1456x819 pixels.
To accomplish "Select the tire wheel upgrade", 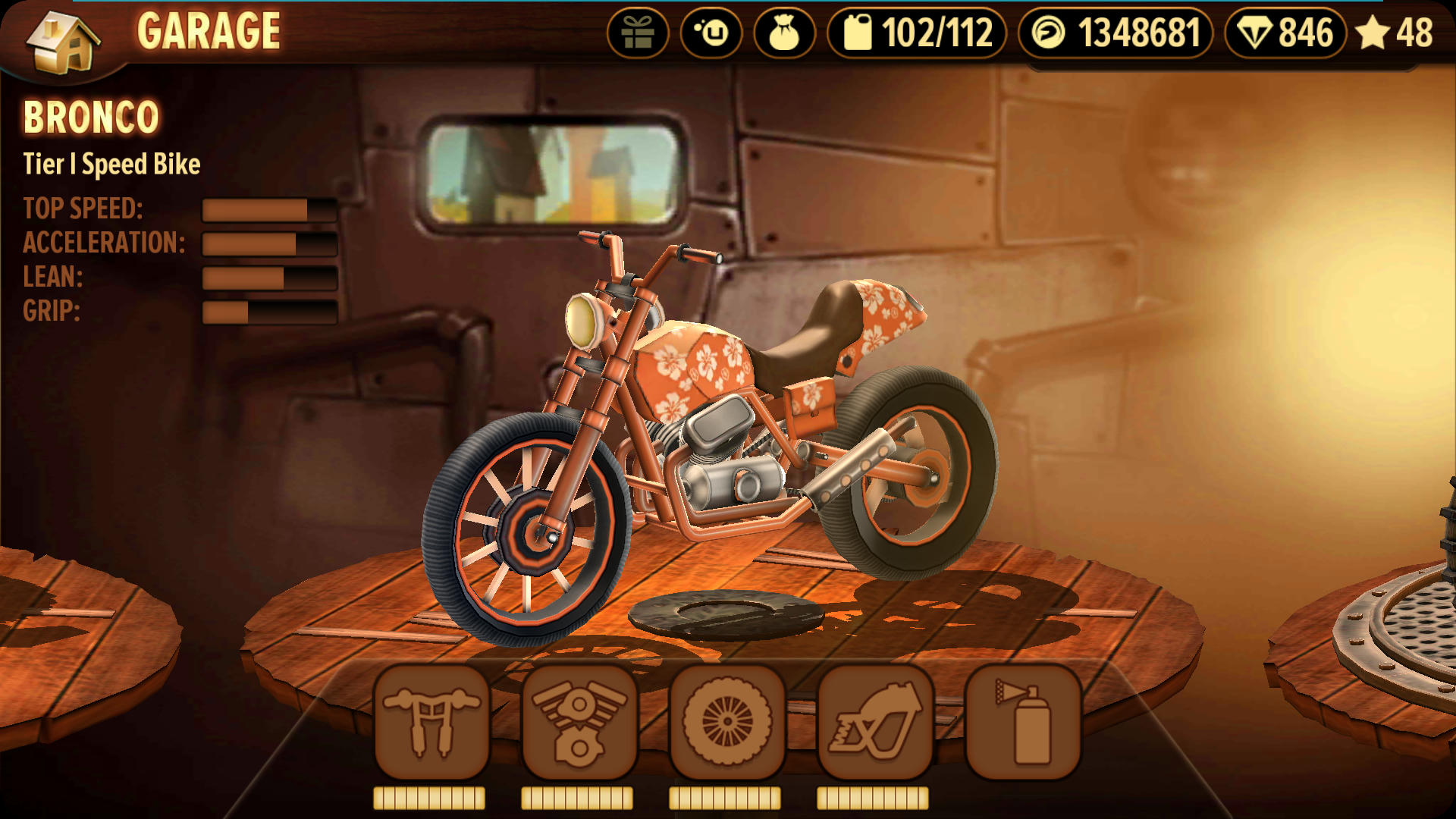I will click(x=726, y=723).
